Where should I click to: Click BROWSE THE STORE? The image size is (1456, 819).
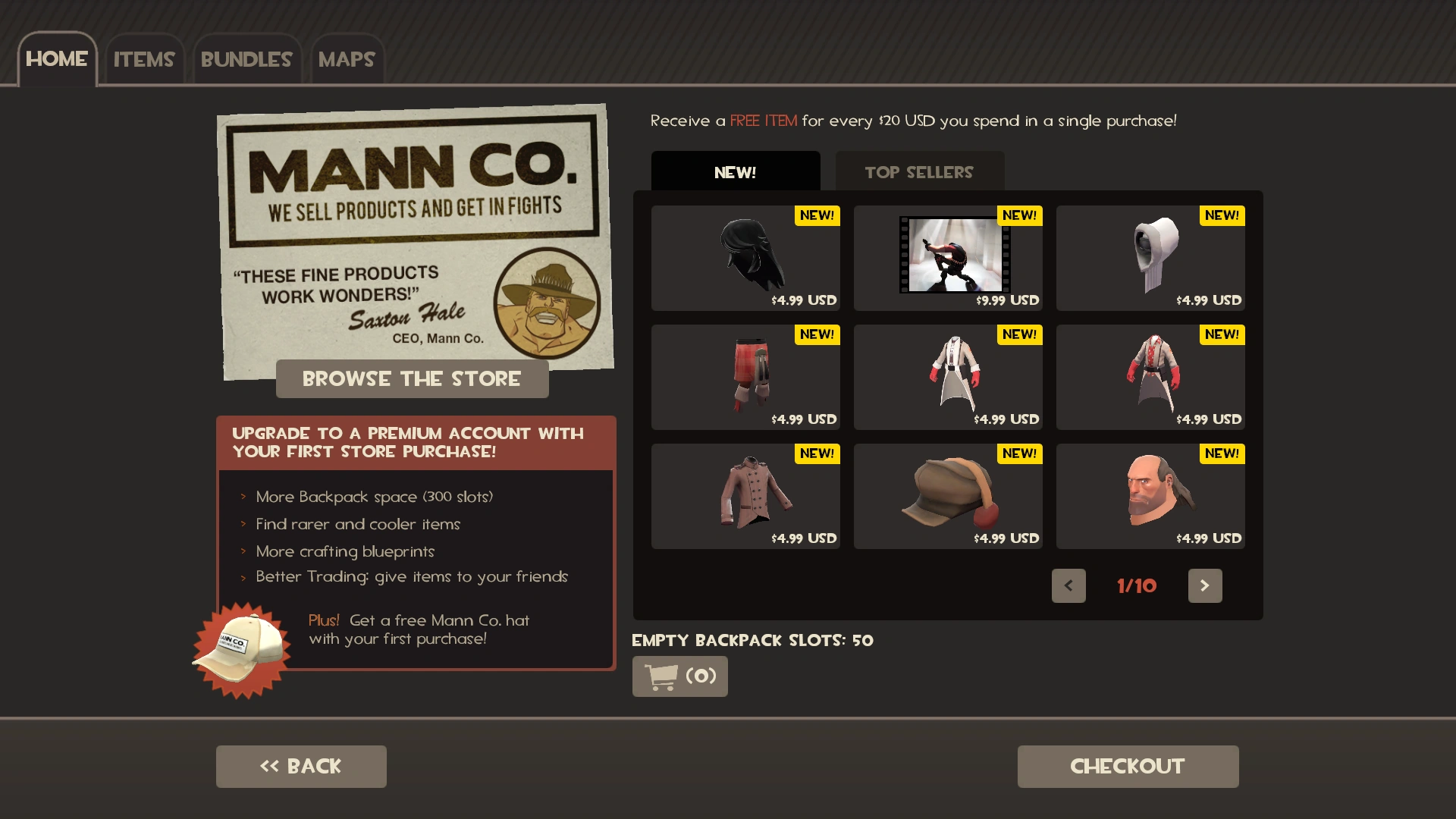(x=412, y=378)
